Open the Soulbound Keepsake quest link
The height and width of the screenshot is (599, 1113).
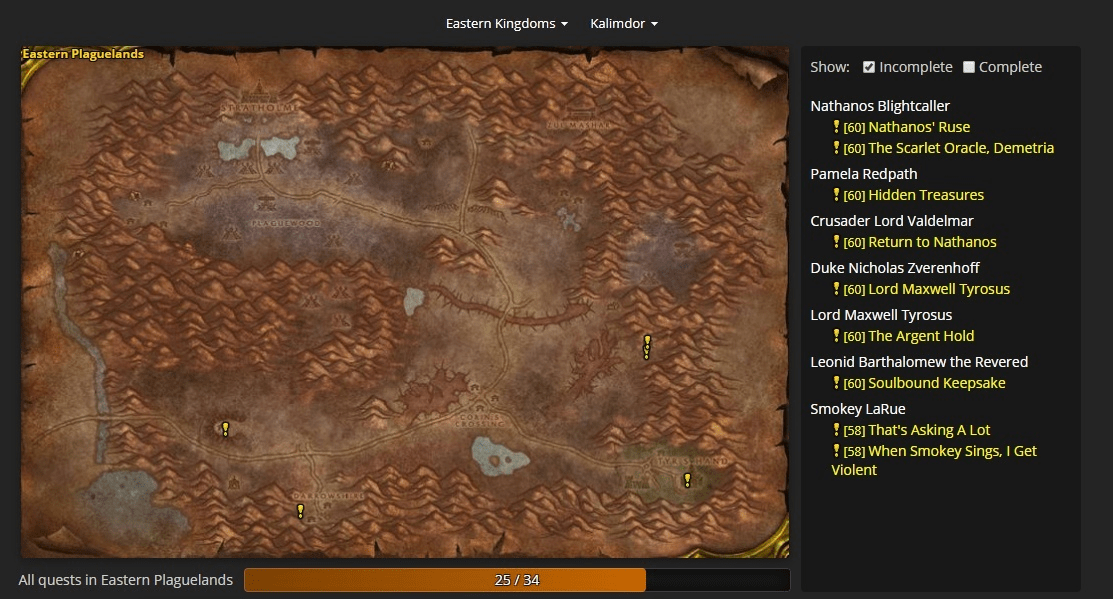coord(936,383)
